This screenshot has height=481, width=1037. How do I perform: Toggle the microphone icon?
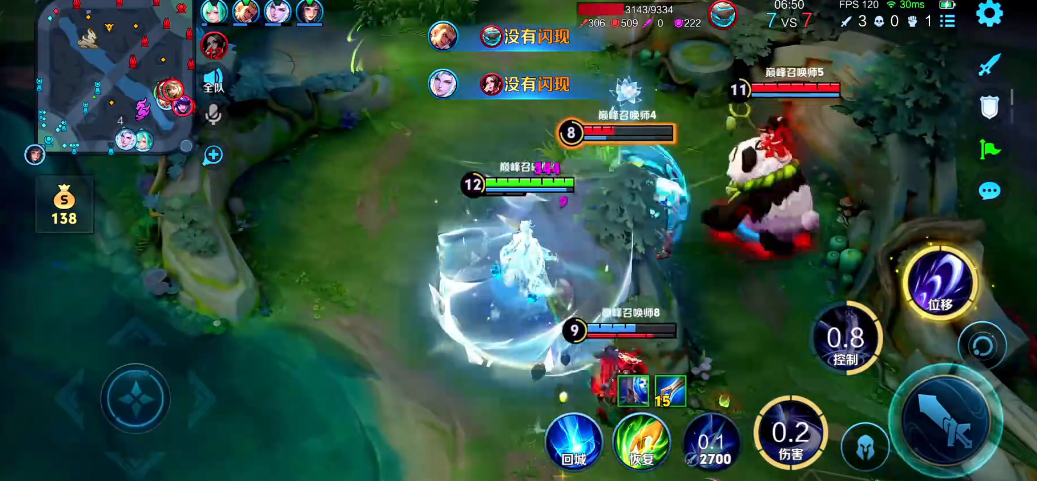point(212,116)
